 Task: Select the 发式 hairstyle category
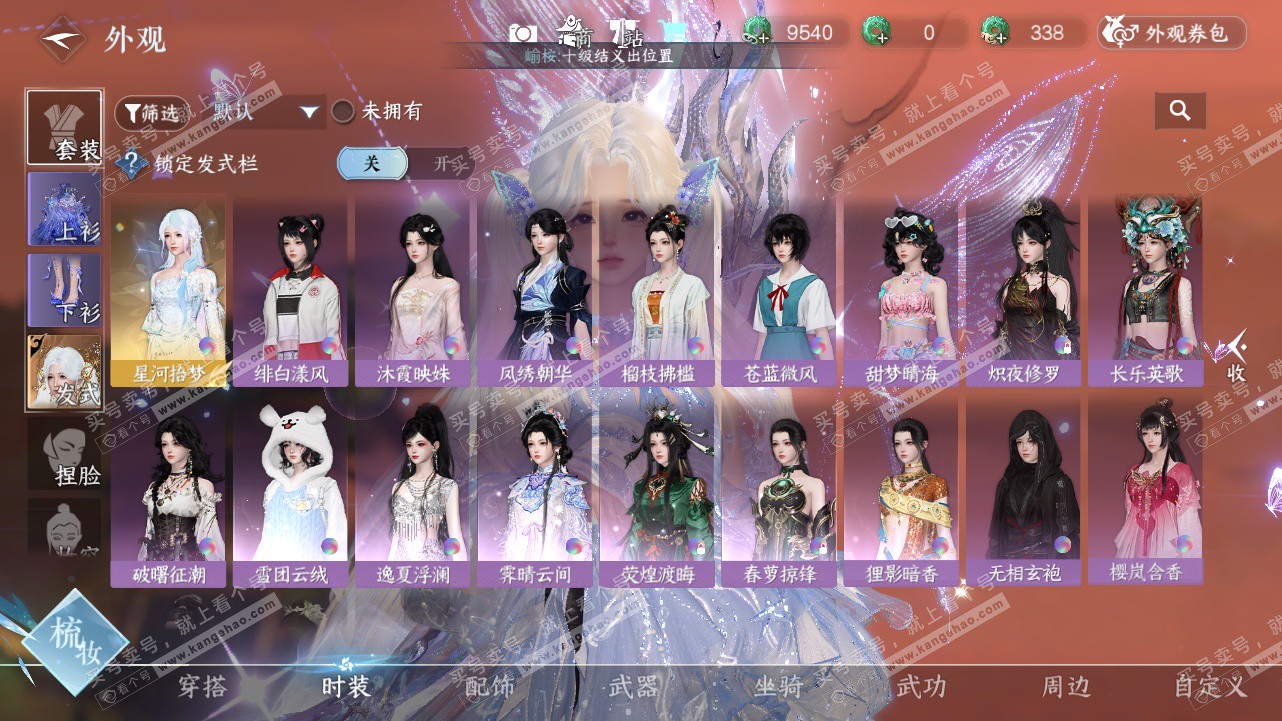pos(64,372)
